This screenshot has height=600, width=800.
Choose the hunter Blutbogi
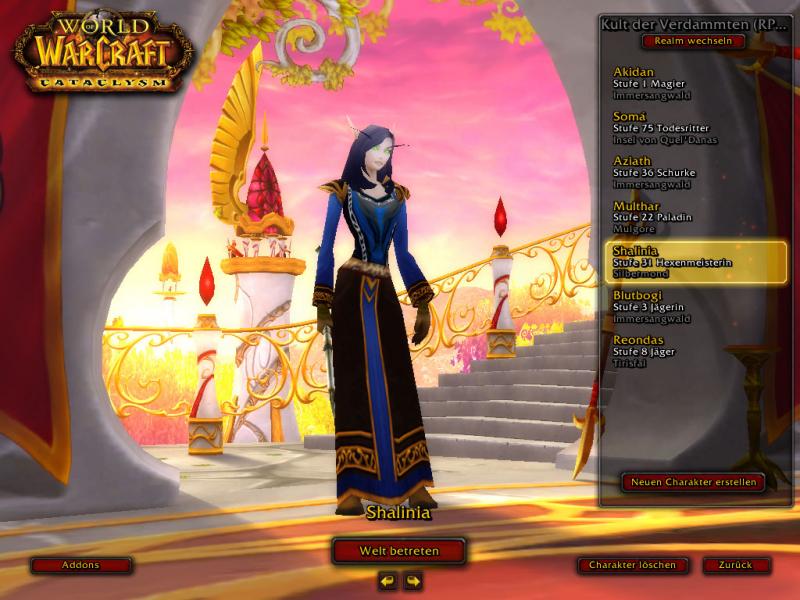coord(680,306)
